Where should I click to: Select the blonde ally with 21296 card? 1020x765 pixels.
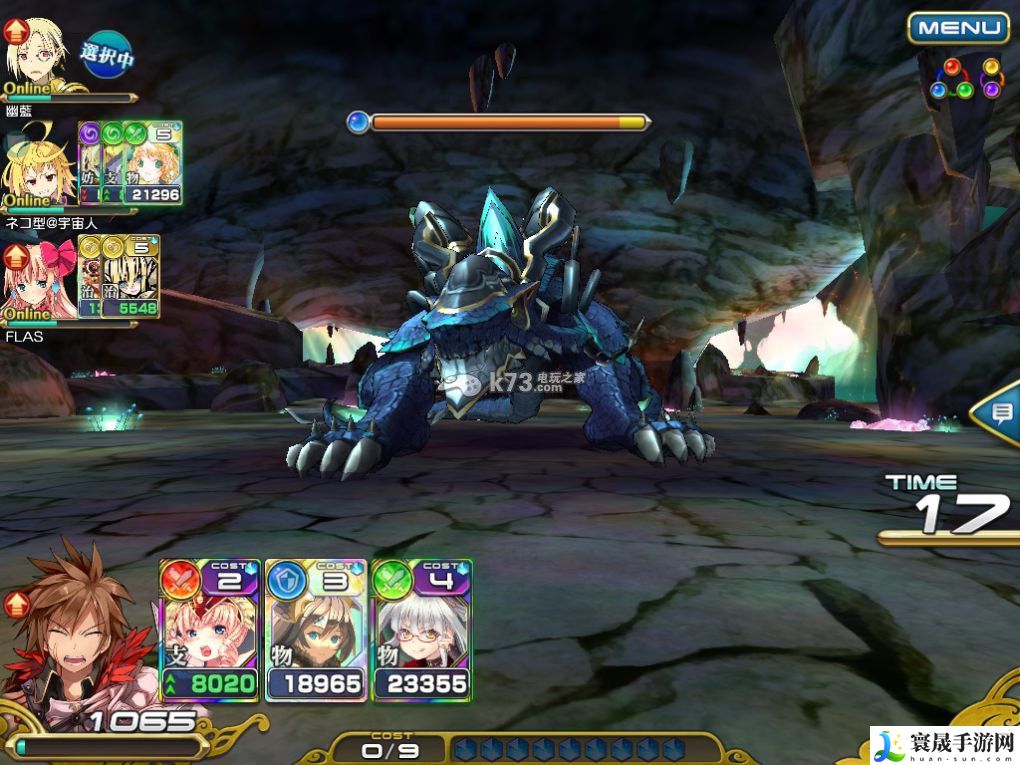pyautogui.click(x=38, y=165)
